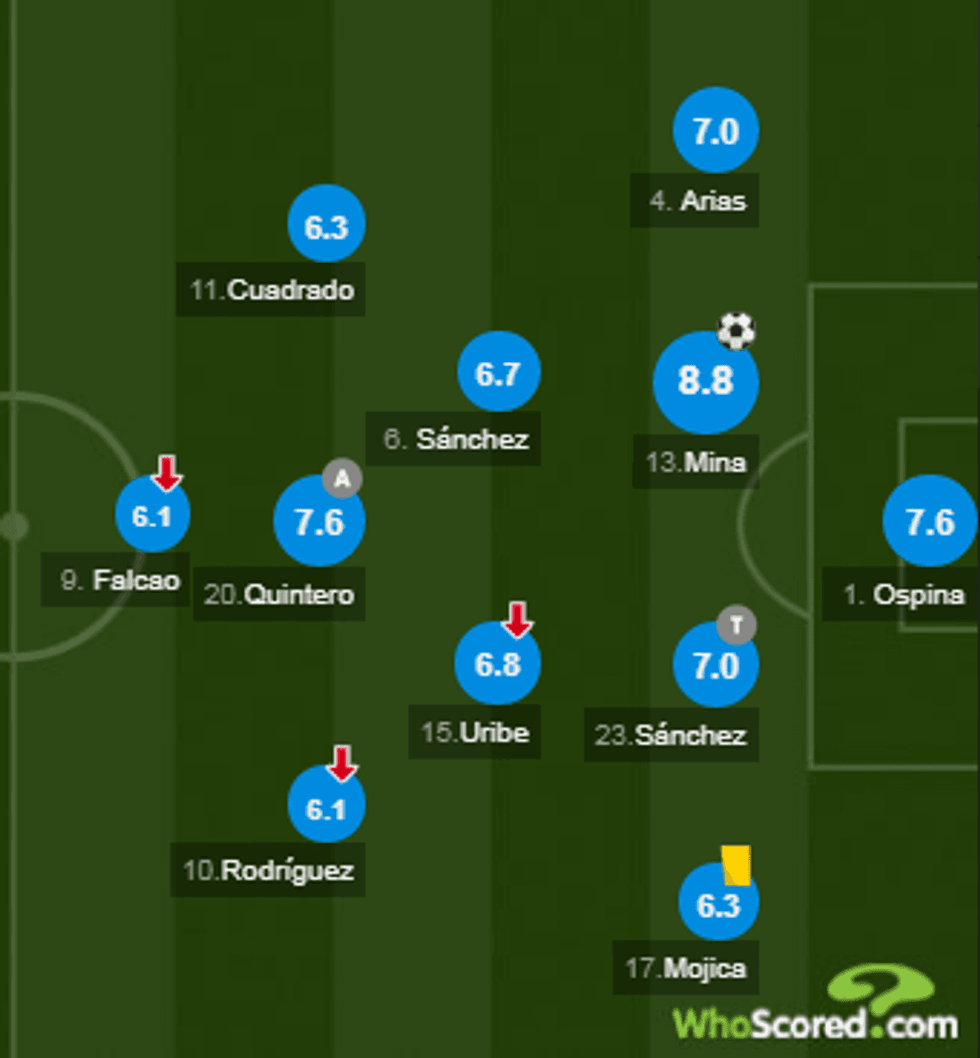Viewport: 980px width, 1058px height.
Task: Choose Falcao's rating circle
Action: (x=153, y=516)
